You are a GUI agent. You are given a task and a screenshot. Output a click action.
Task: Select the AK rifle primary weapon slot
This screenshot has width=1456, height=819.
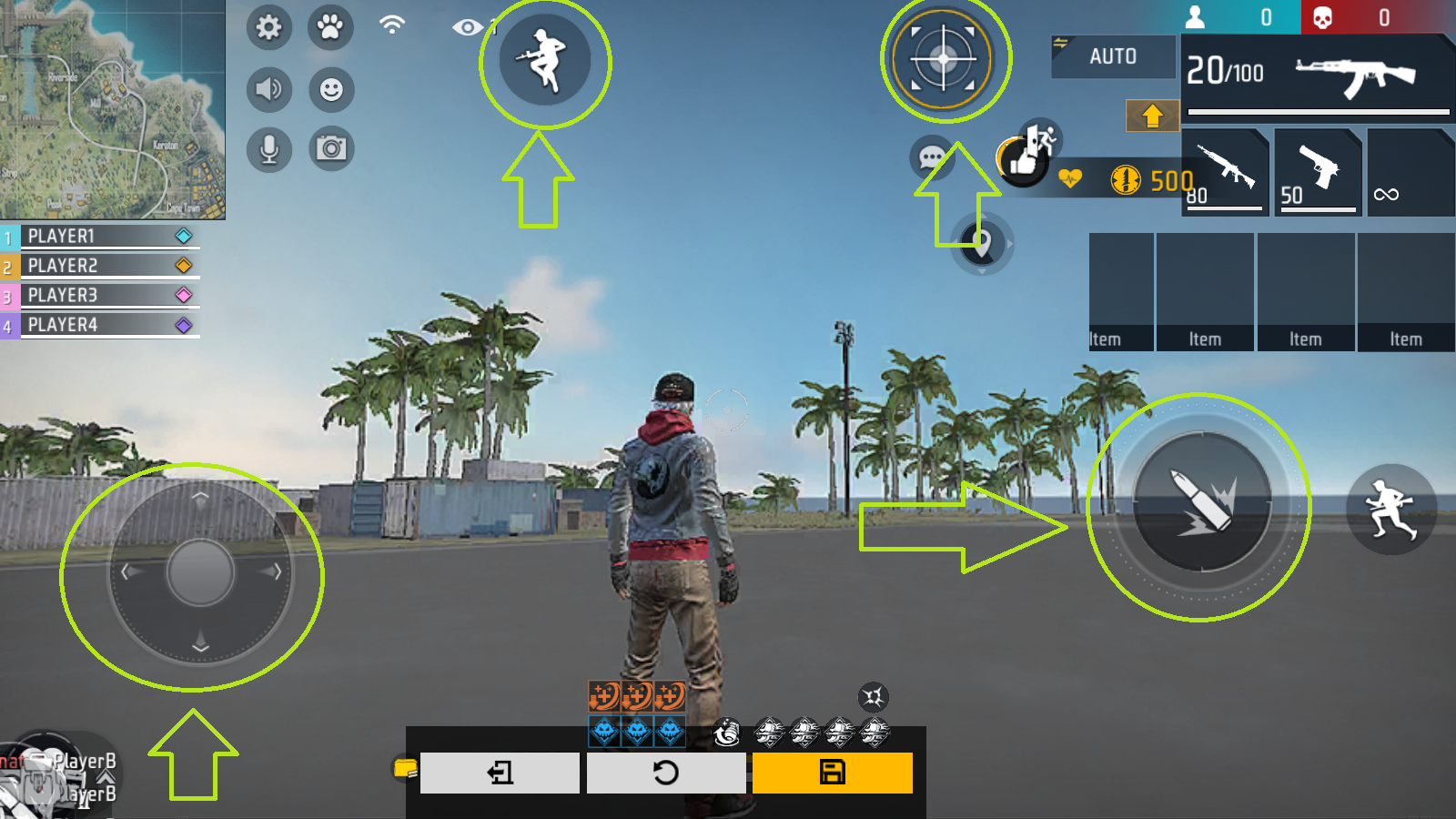pyautogui.click(x=1316, y=75)
